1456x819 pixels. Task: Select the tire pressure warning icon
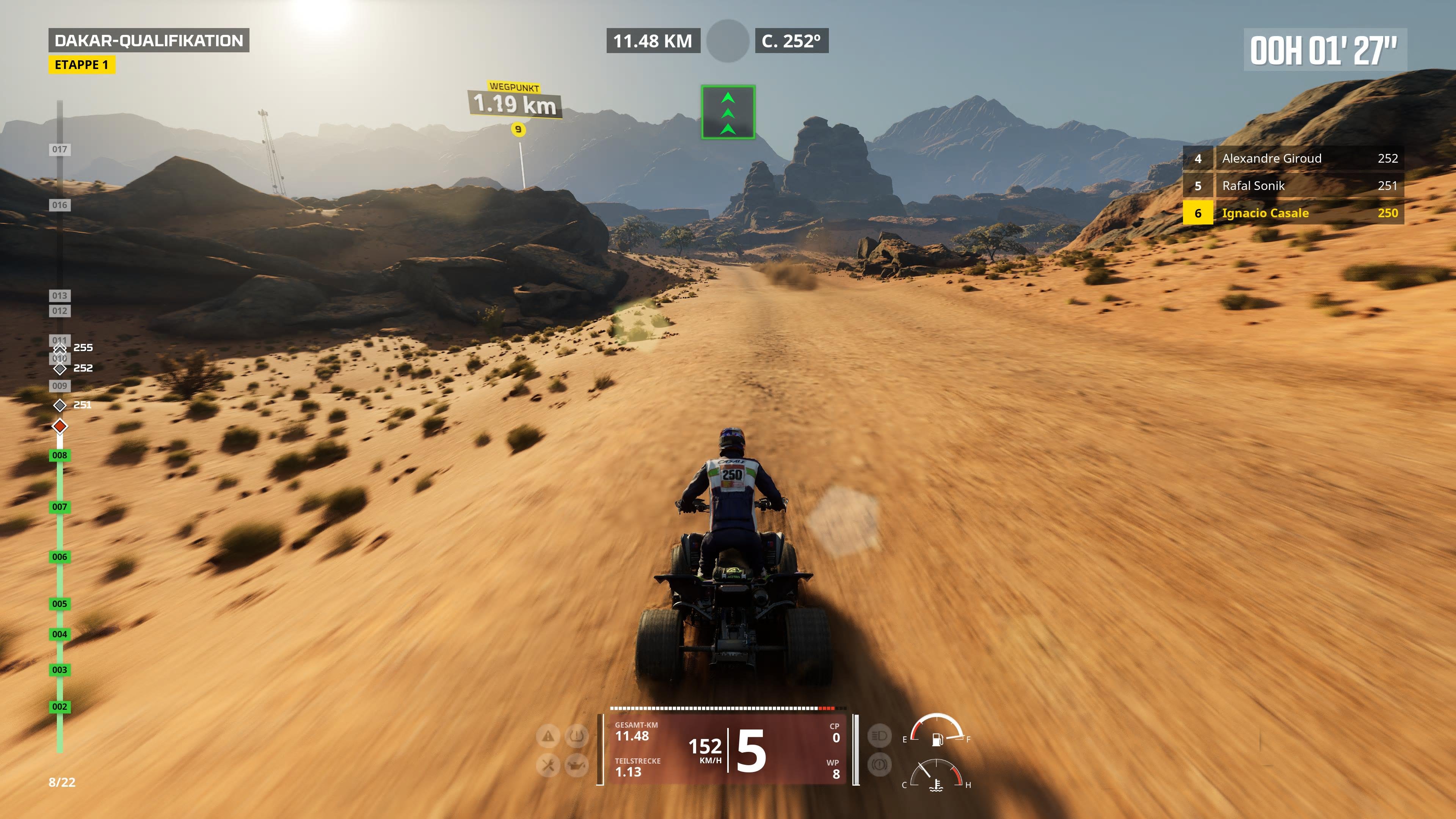[576, 736]
